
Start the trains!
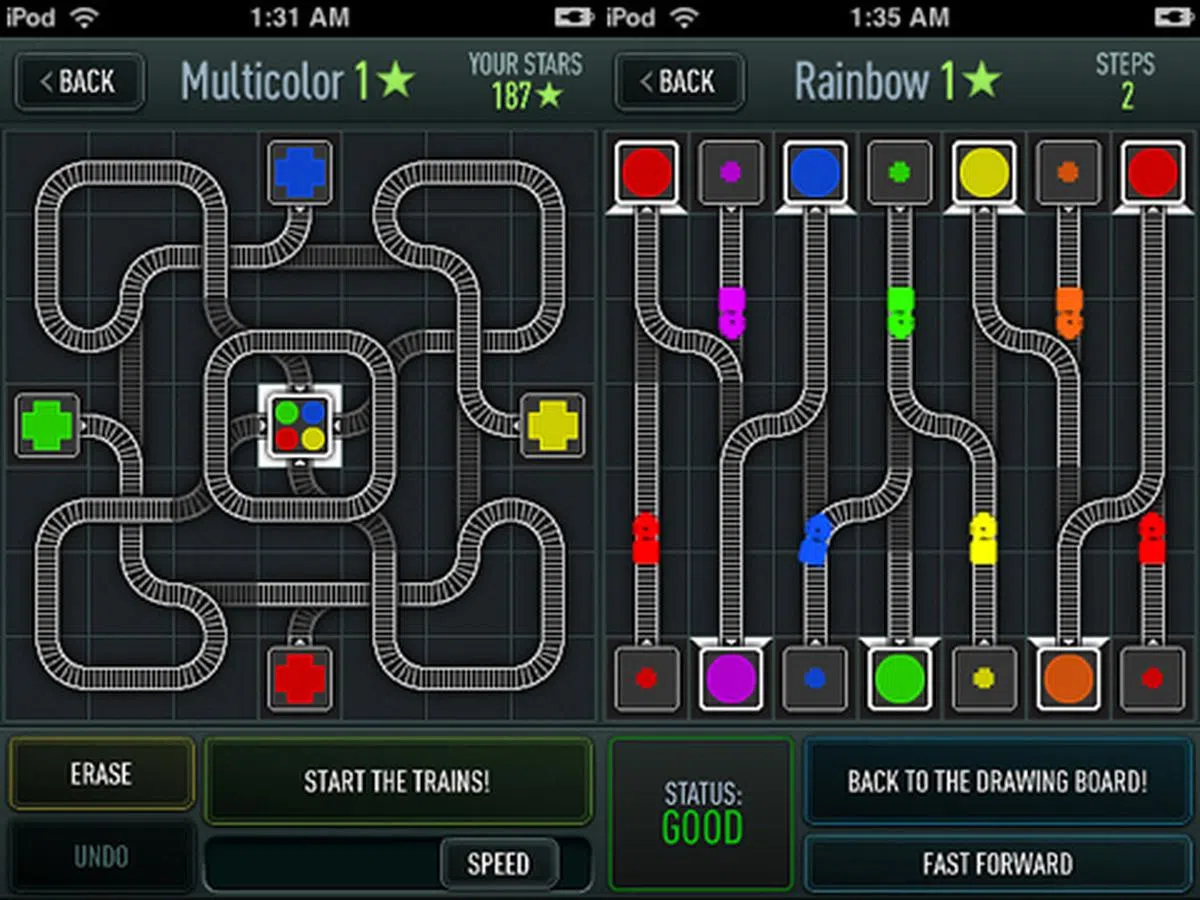coord(397,781)
